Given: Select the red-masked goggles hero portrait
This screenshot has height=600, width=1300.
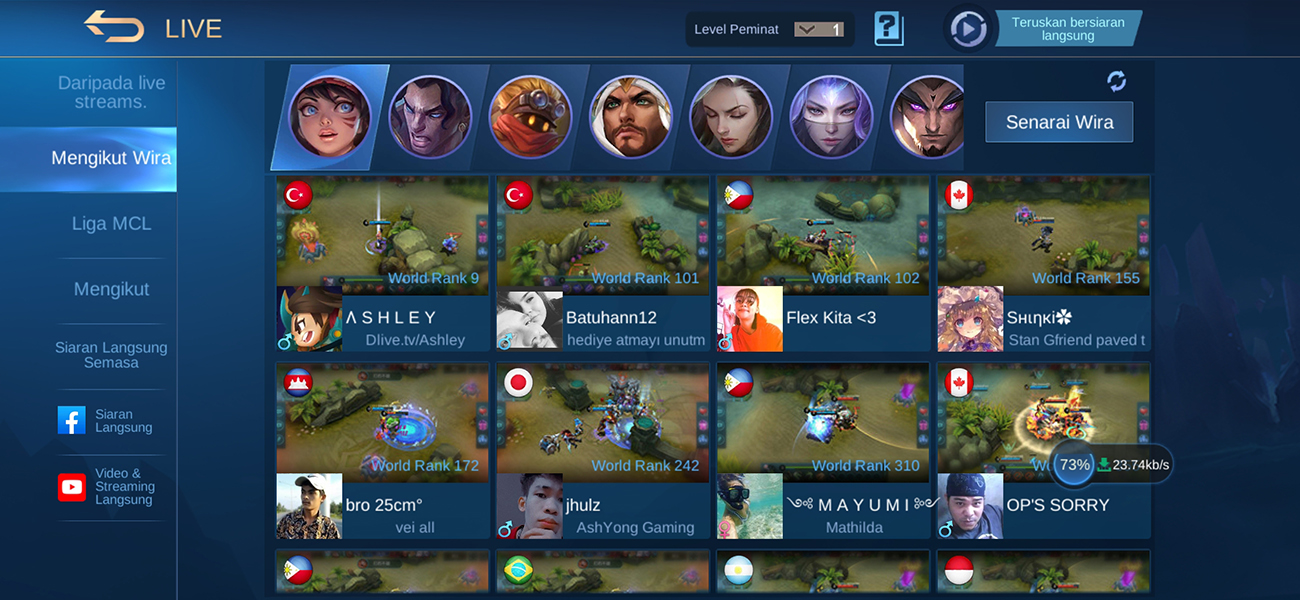Looking at the screenshot, I should (530, 117).
